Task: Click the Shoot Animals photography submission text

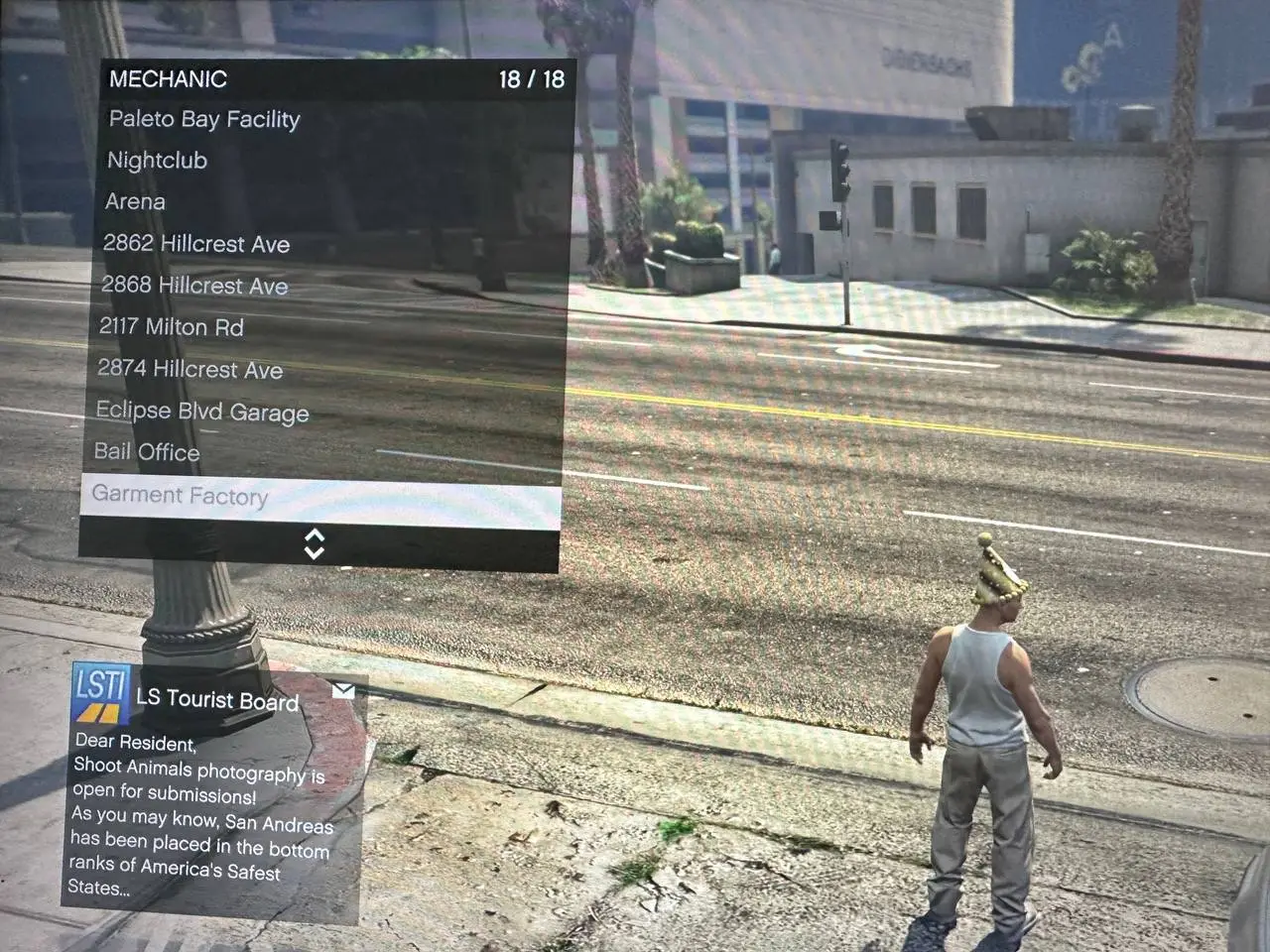Action: (198, 769)
